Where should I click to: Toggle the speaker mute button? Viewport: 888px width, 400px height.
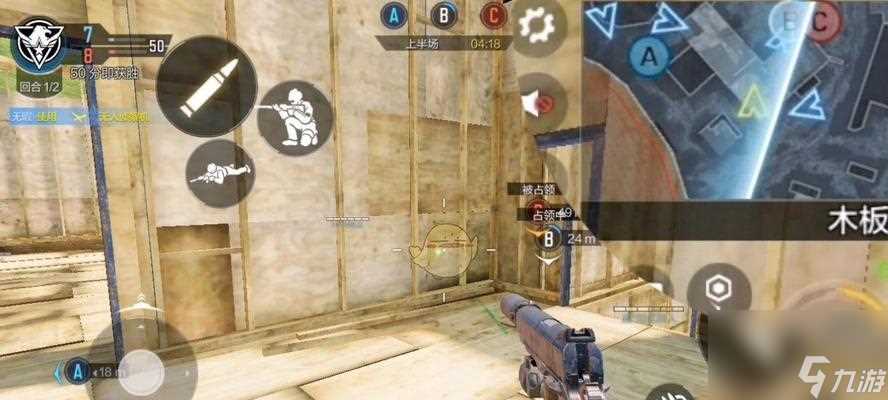pos(542,102)
